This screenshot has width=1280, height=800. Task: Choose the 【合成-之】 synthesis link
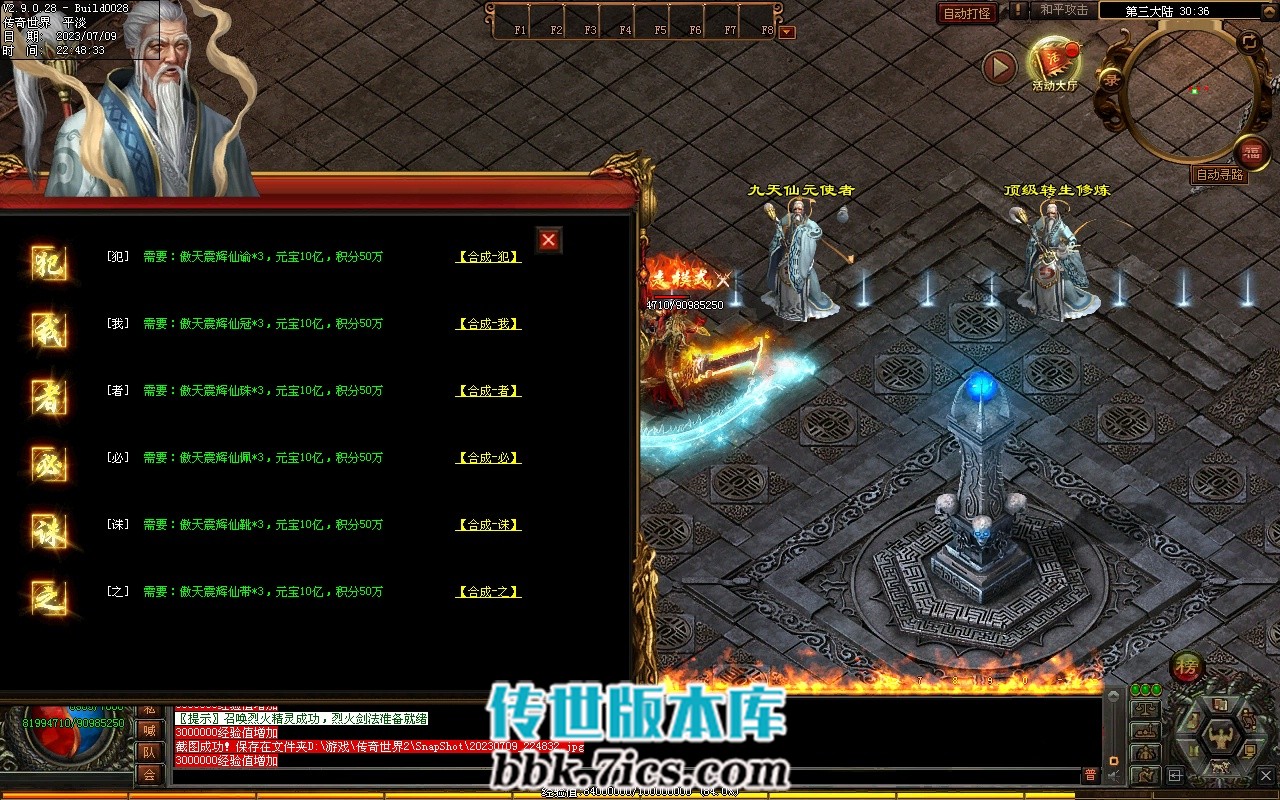coord(488,592)
